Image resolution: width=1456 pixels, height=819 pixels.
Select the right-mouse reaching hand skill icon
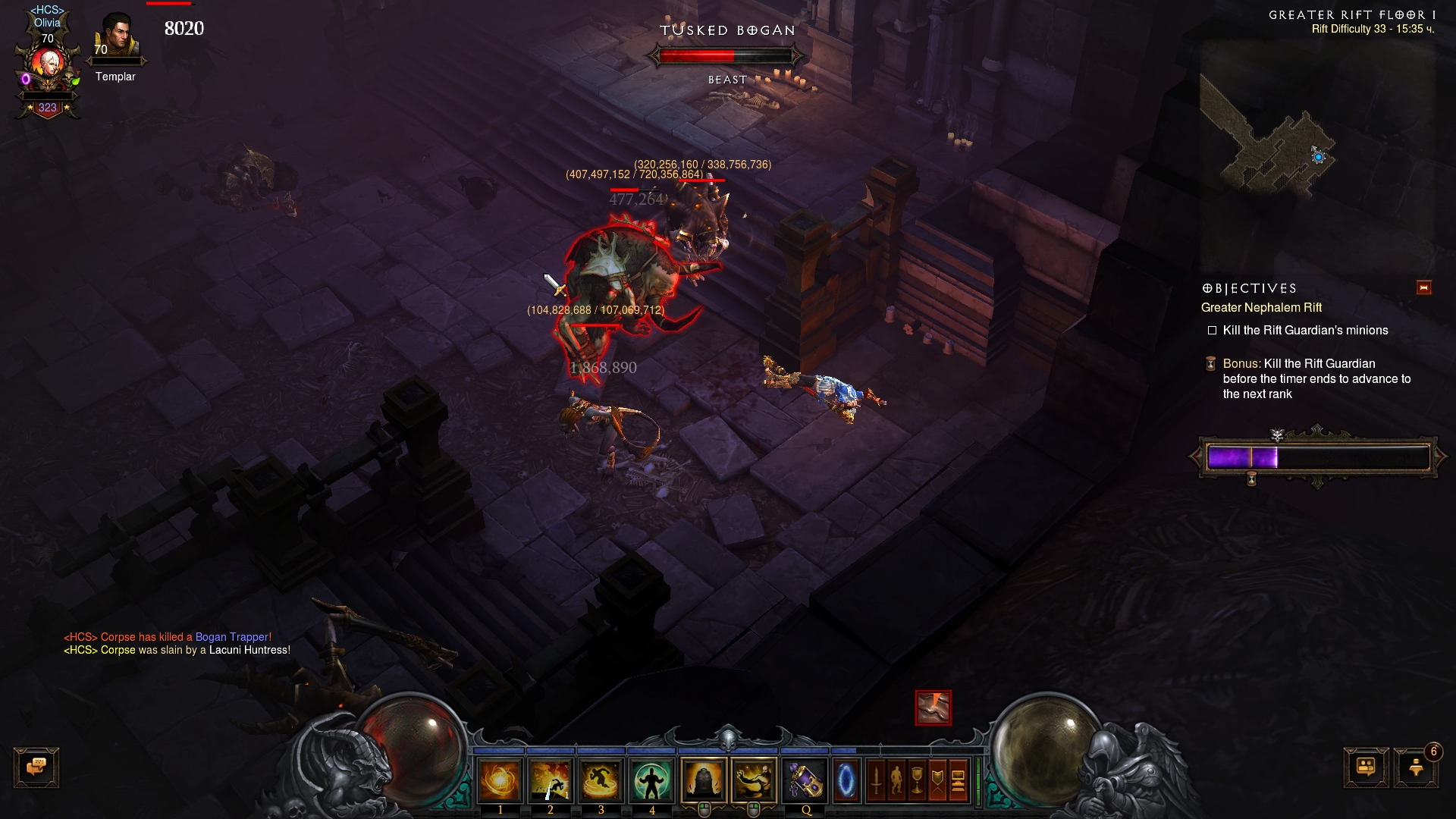click(754, 780)
